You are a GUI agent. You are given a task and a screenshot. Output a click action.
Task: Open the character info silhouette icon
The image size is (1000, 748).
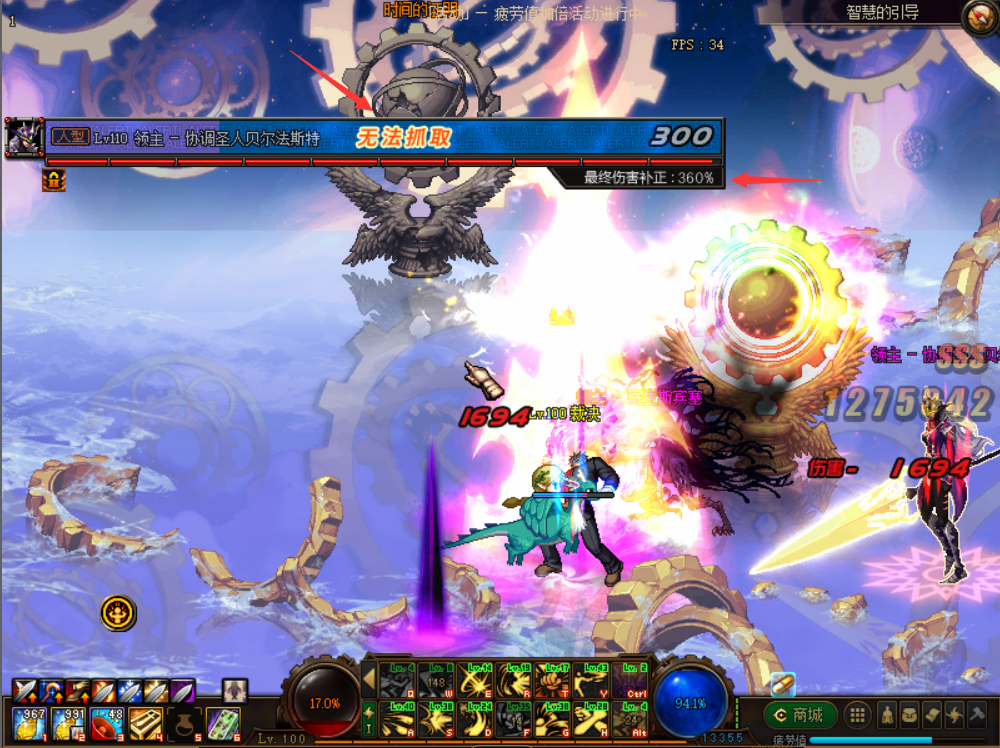(x=886, y=715)
